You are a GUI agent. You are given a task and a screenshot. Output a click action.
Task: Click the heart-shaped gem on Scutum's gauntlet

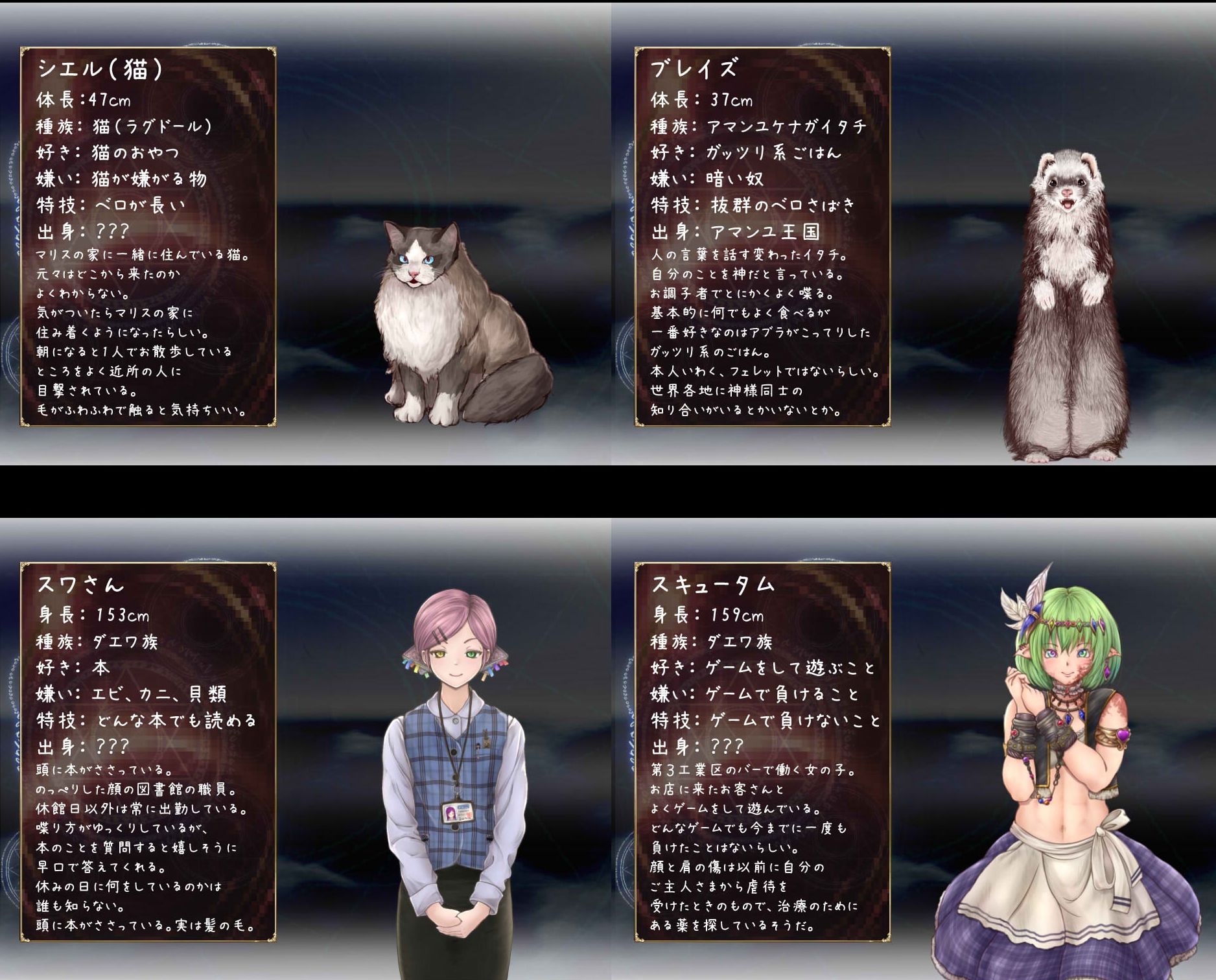[1124, 736]
